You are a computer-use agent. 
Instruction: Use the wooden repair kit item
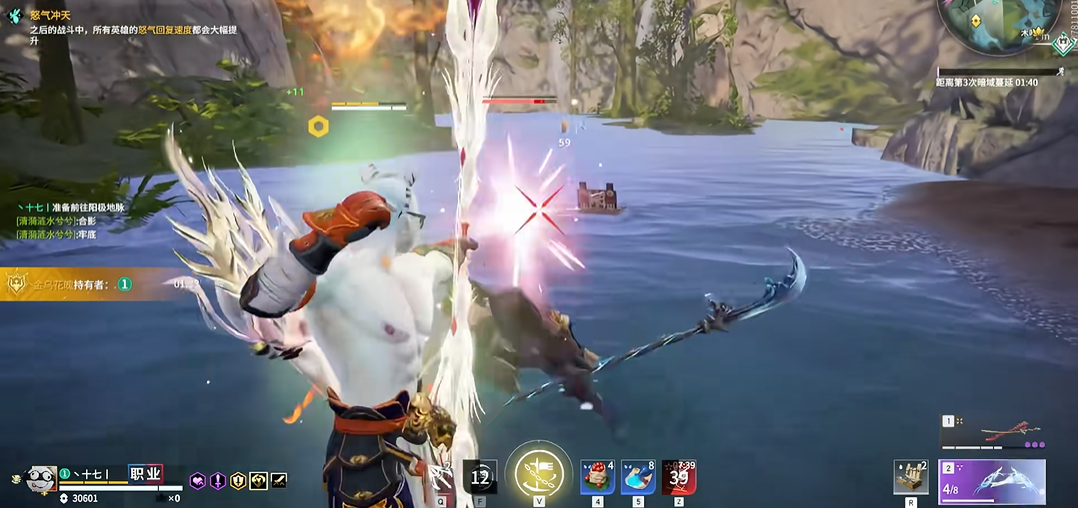click(910, 477)
